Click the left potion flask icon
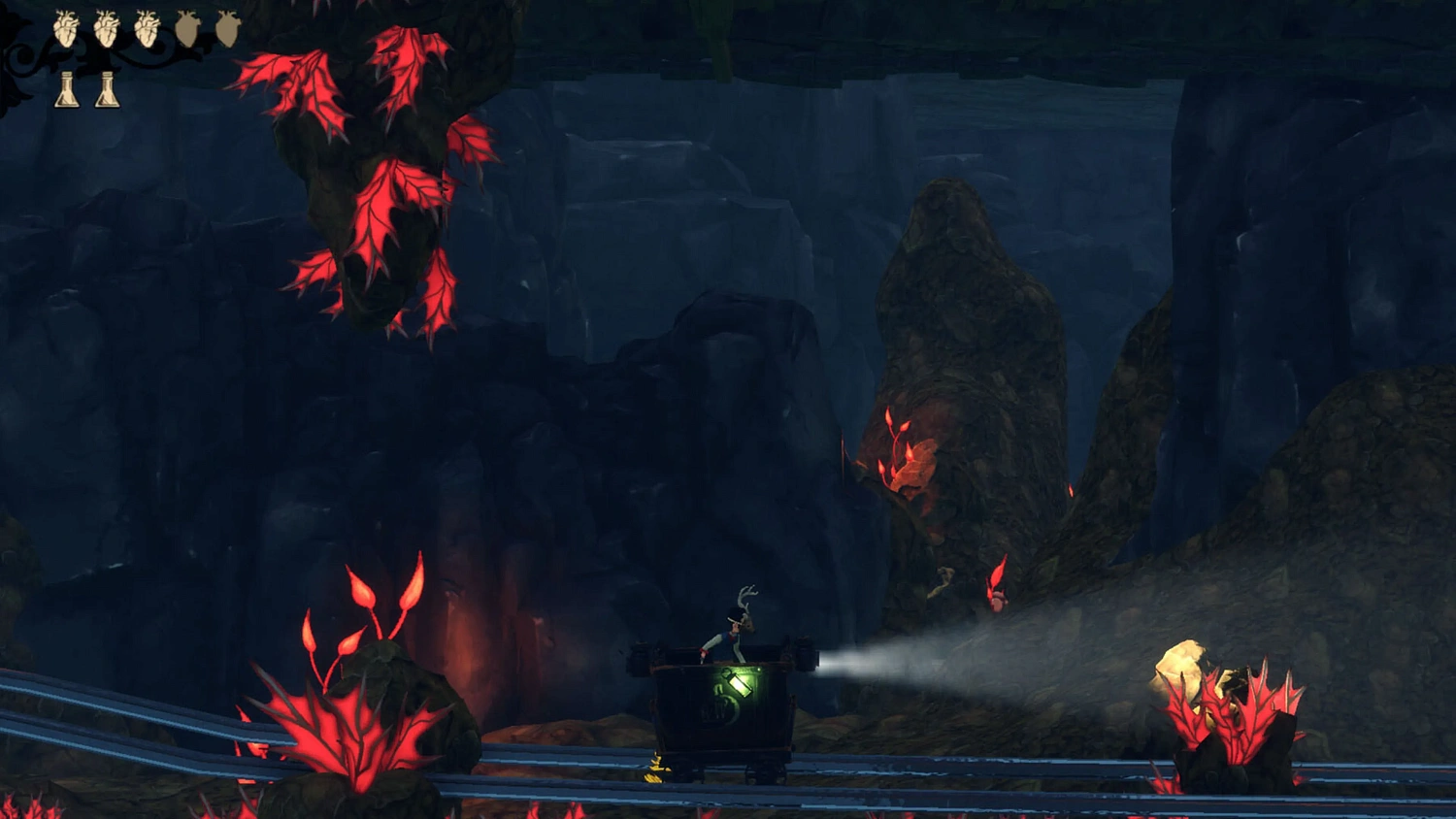Image resolution: width=1456 pixels, height=819 pixels. click(x=67, y=89)
